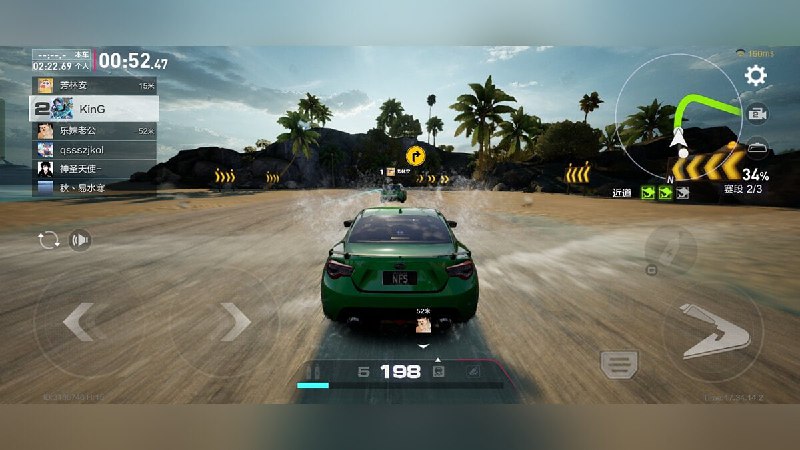Screen dimensions: 800x450
Task: Switch view with the camera icon
Action: click(757, 114)
